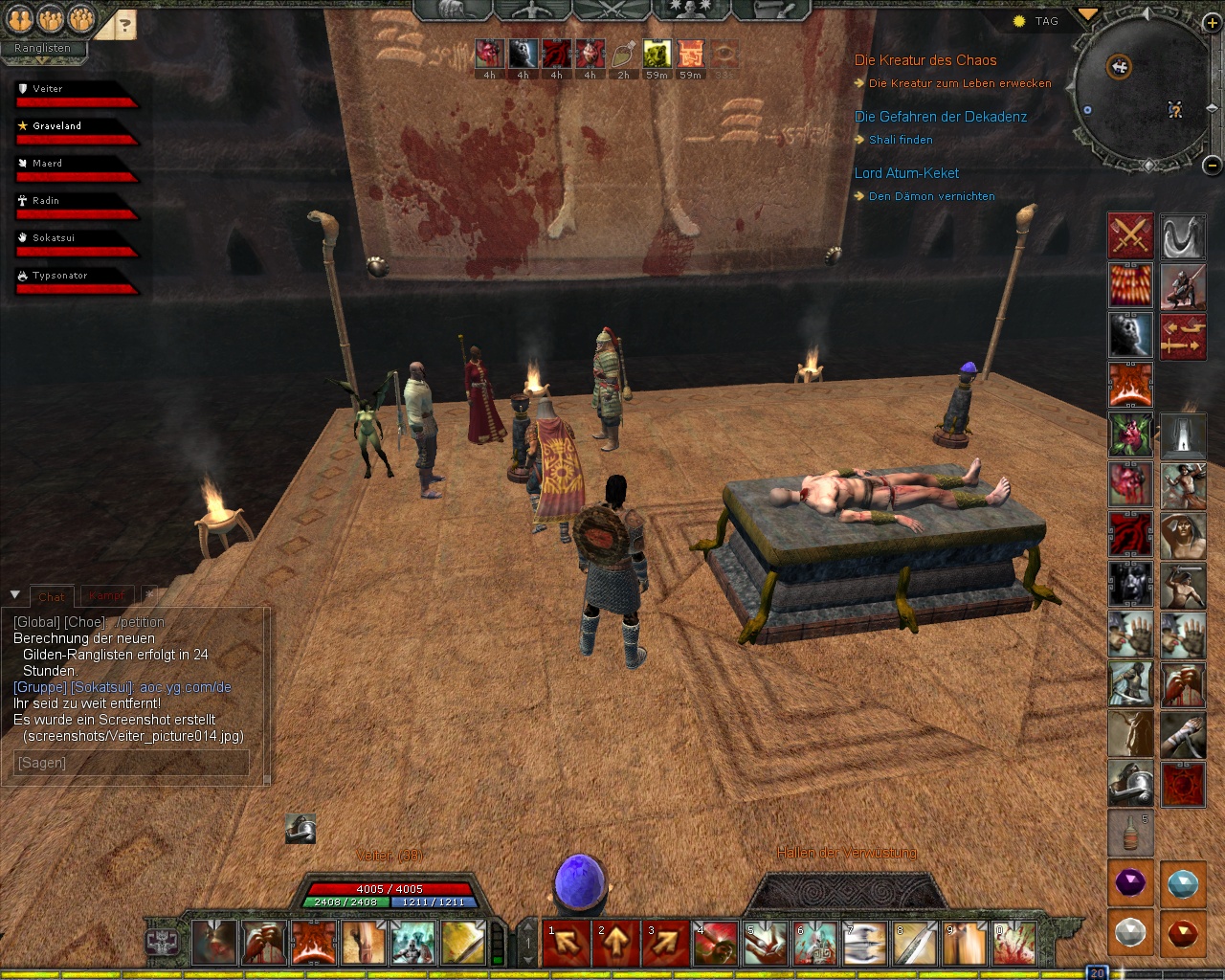Select group member Graveland
Screen dimensions: 1225x980
point(57,126)
